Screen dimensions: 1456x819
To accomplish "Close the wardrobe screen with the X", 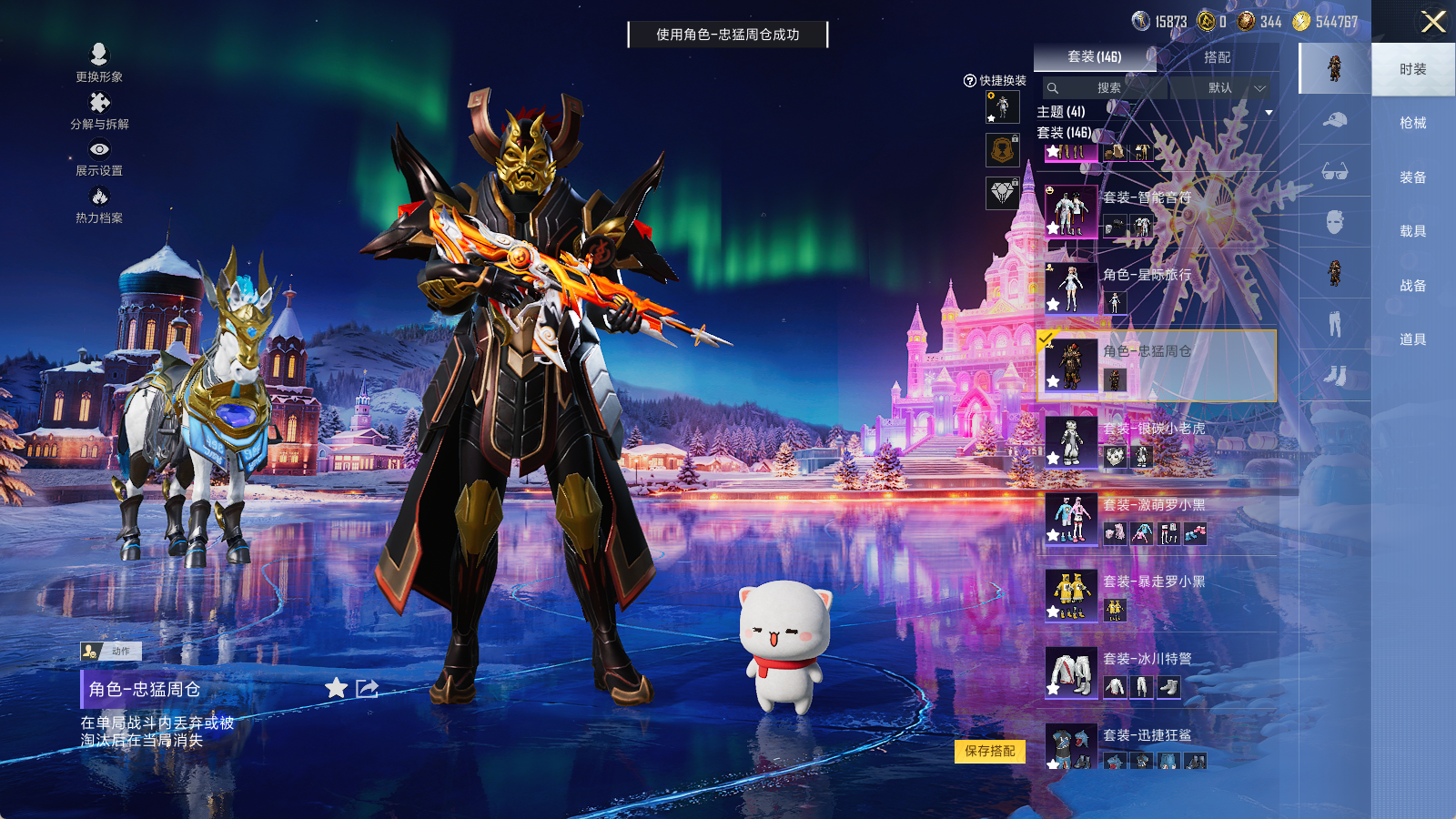I will 1433,22.
